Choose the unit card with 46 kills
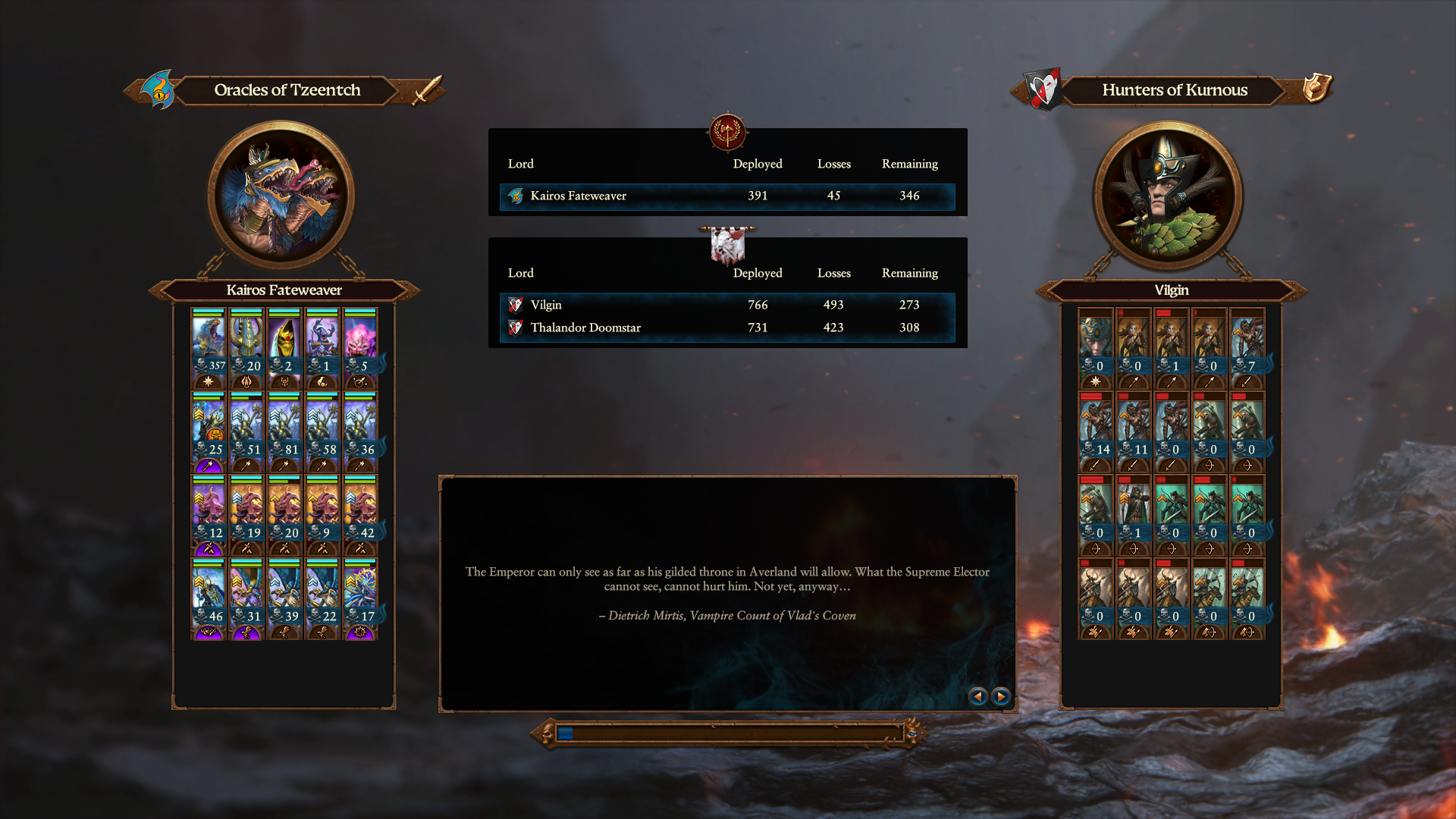 (209, 598)
